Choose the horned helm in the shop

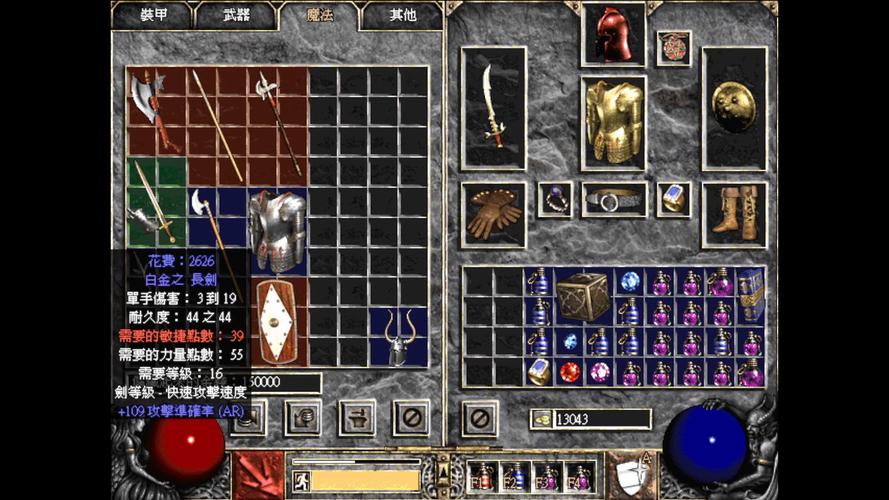(398, 336)
